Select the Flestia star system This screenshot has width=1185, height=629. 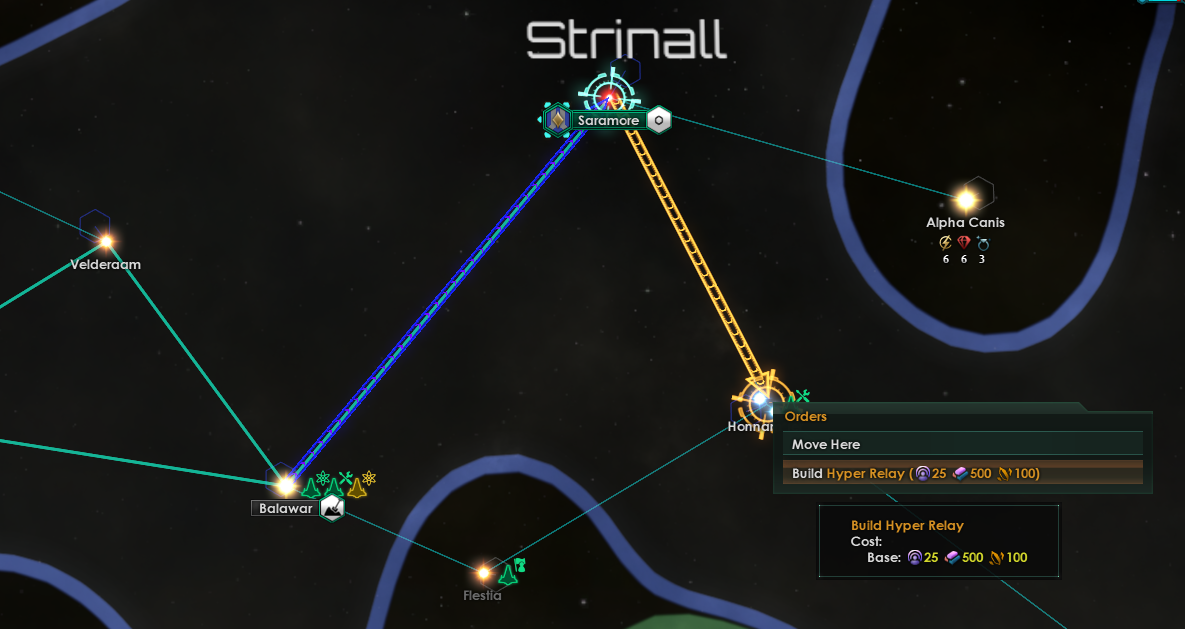point(483,573)
